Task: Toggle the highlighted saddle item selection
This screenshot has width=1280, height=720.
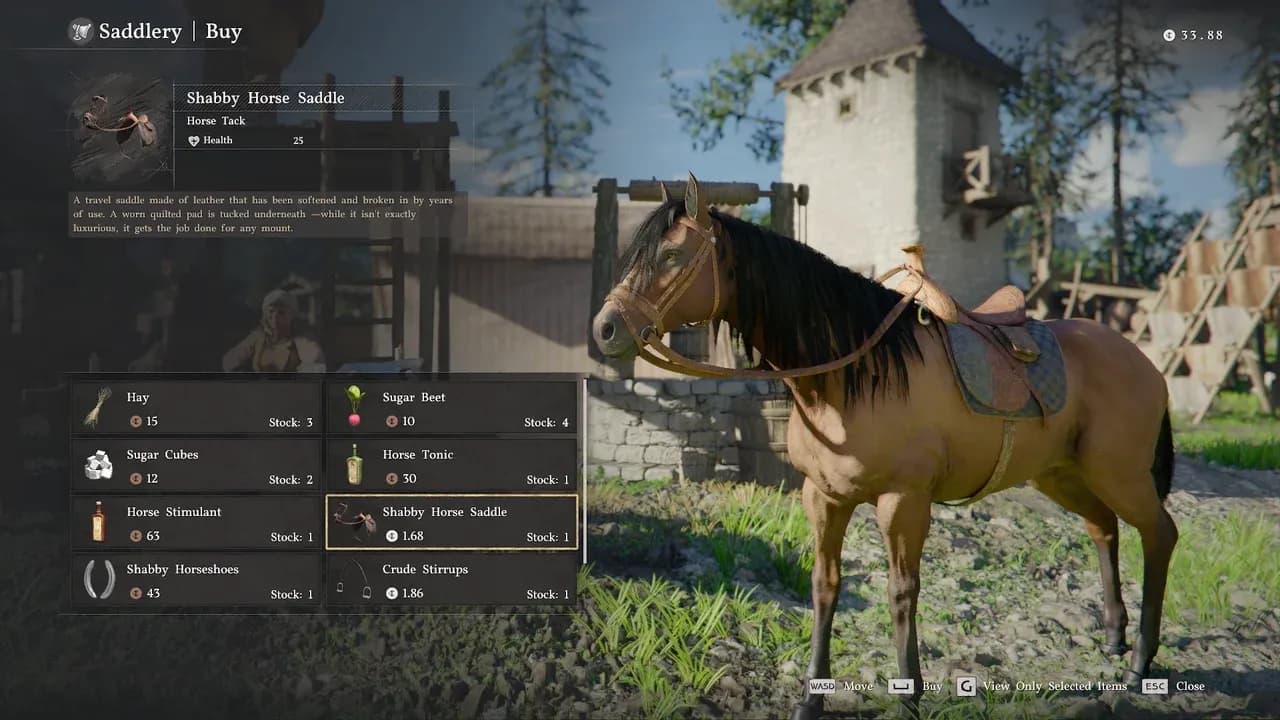Action: click(x=452, y=522)
